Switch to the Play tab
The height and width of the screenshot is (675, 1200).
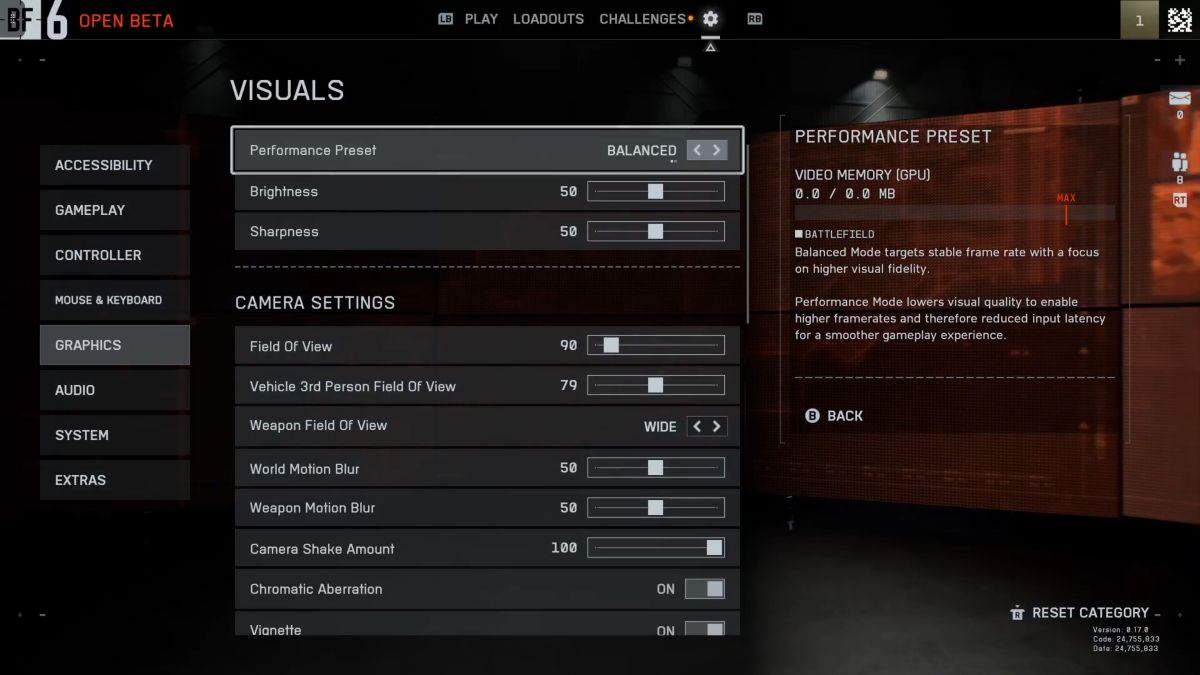pyautogui.click(x=481, y=19)
